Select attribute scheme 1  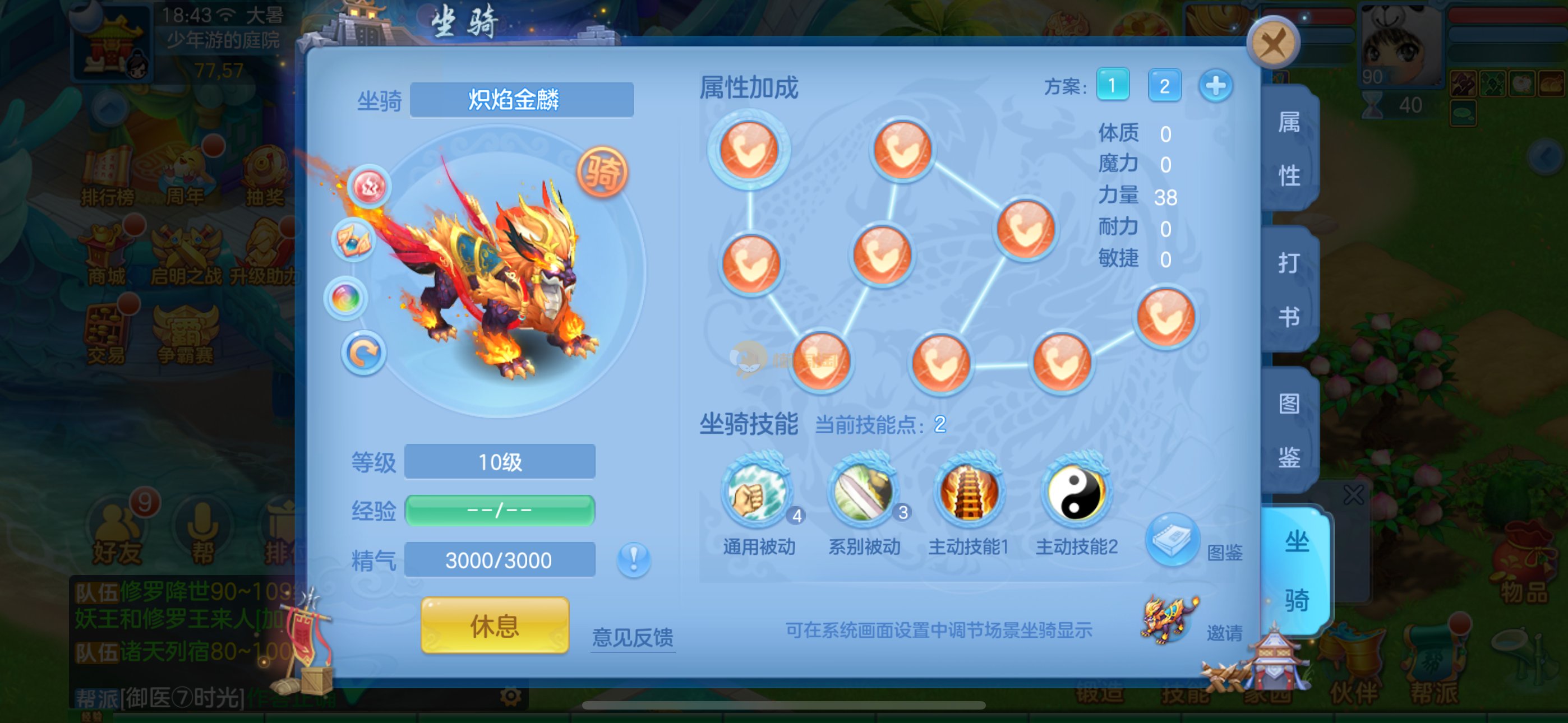click(1112, 85)
